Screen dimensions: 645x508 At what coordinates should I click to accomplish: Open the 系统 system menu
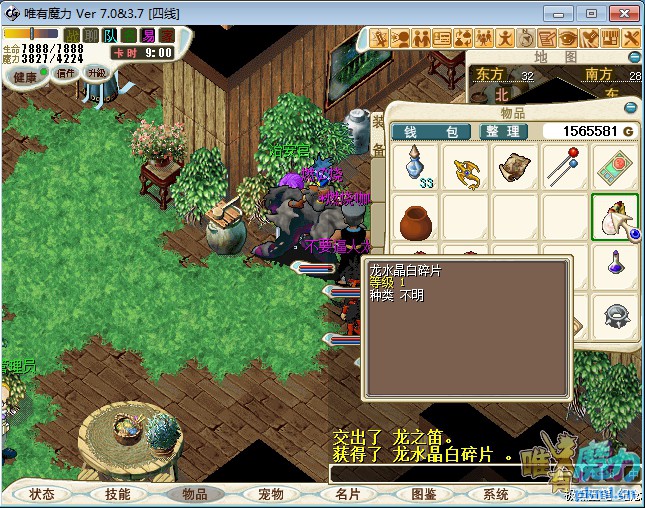click(496, 494)
